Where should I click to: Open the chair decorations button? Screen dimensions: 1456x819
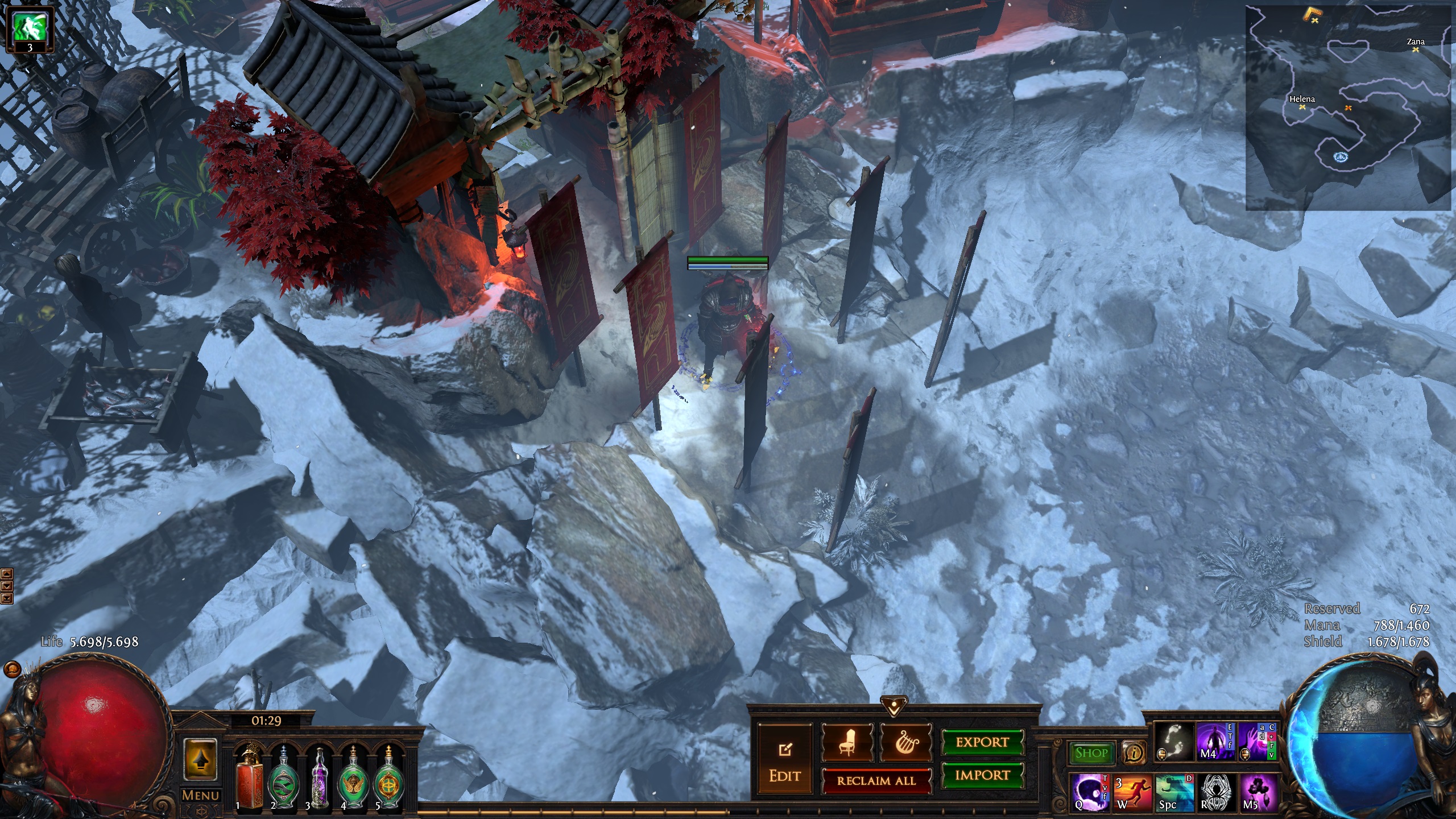point(847,742)
